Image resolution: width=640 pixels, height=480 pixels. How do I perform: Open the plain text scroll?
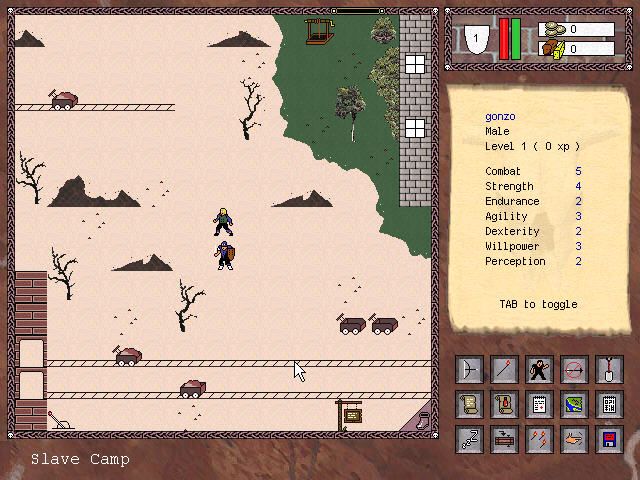coord(470,405)
